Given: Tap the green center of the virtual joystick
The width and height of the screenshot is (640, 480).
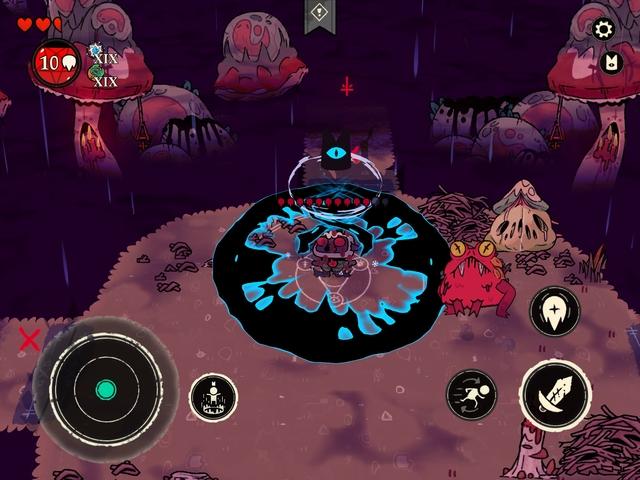Looking at the screenshot, I should pyautogui.click(x=105, y=389).
